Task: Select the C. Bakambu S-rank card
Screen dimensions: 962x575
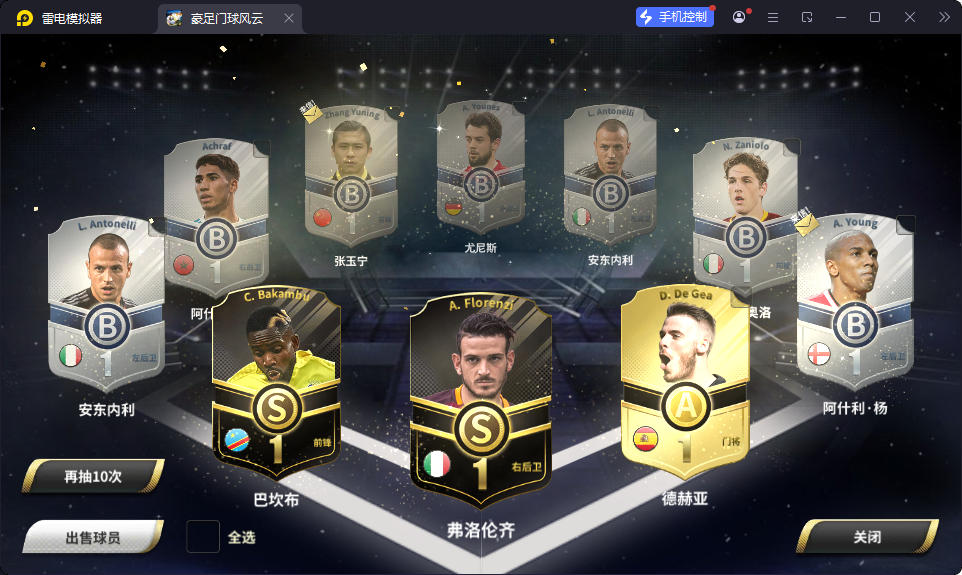Action: point(276,385)
